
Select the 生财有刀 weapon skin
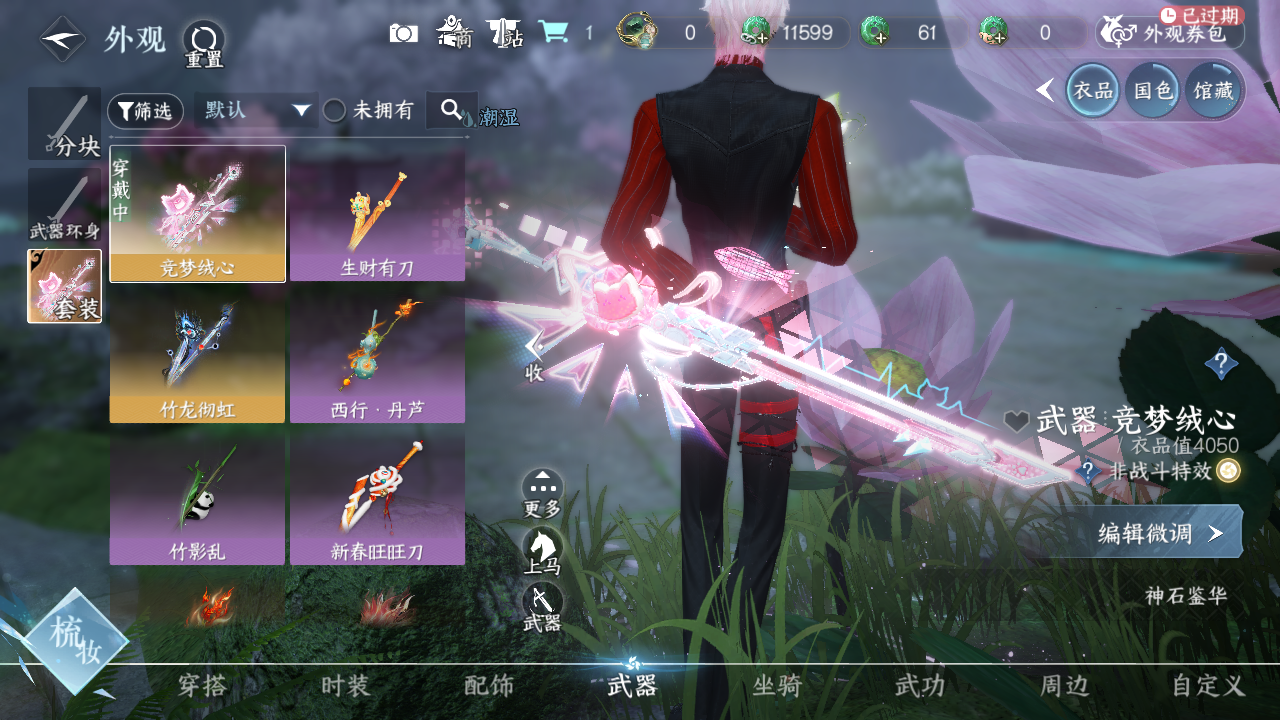[377, 215]
